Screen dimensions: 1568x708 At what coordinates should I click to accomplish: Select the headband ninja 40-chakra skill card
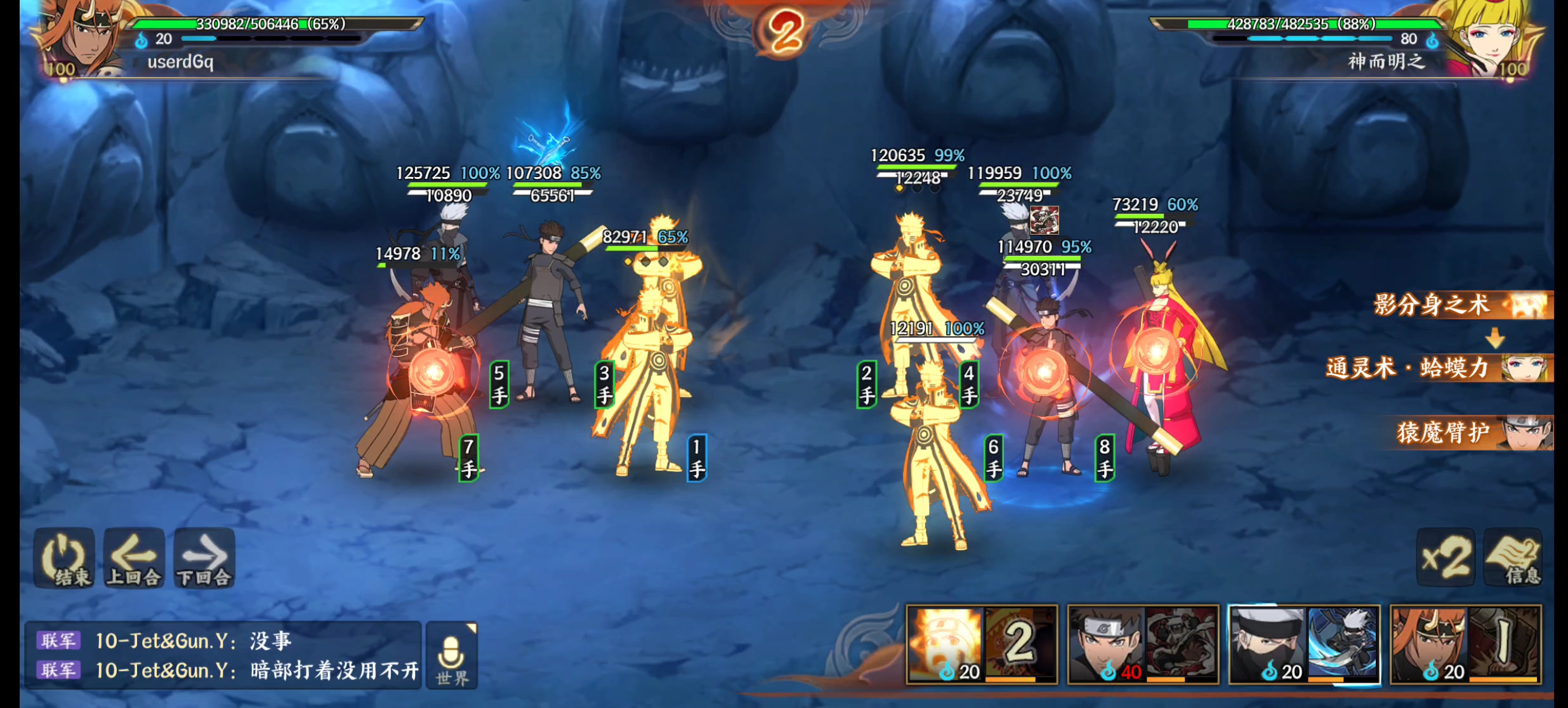(1143, 645)
